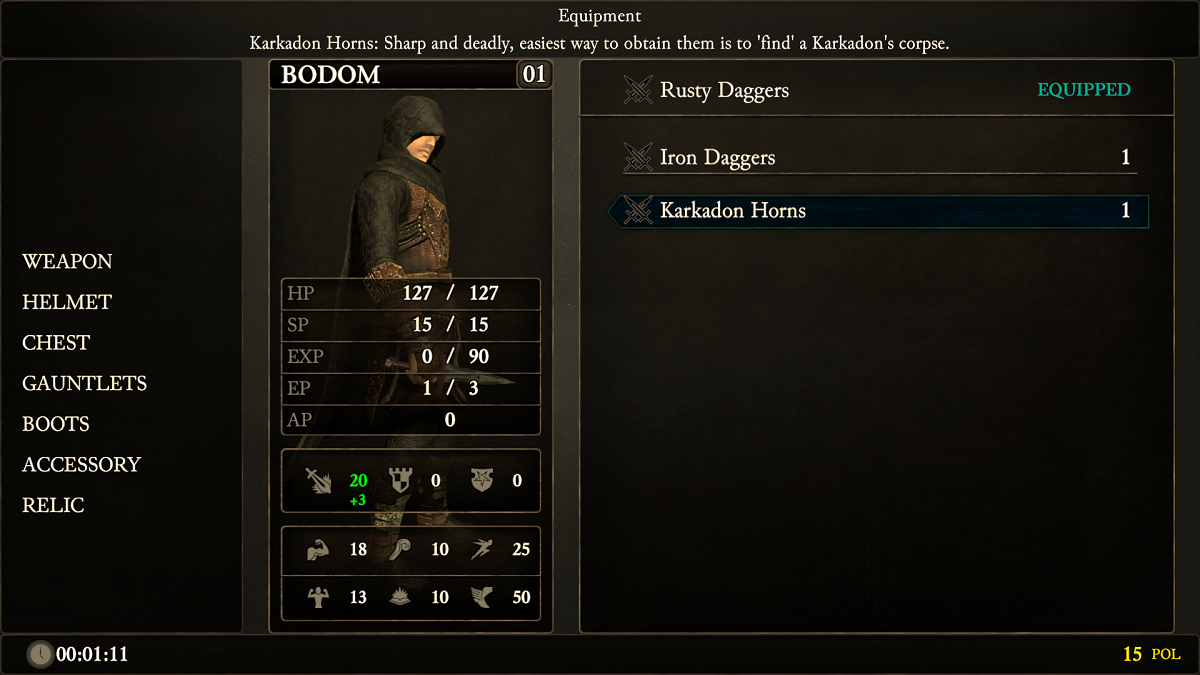Show the Relic equipment category
This screenshot has width=1200, height=675.
click(x=53, y=506)
